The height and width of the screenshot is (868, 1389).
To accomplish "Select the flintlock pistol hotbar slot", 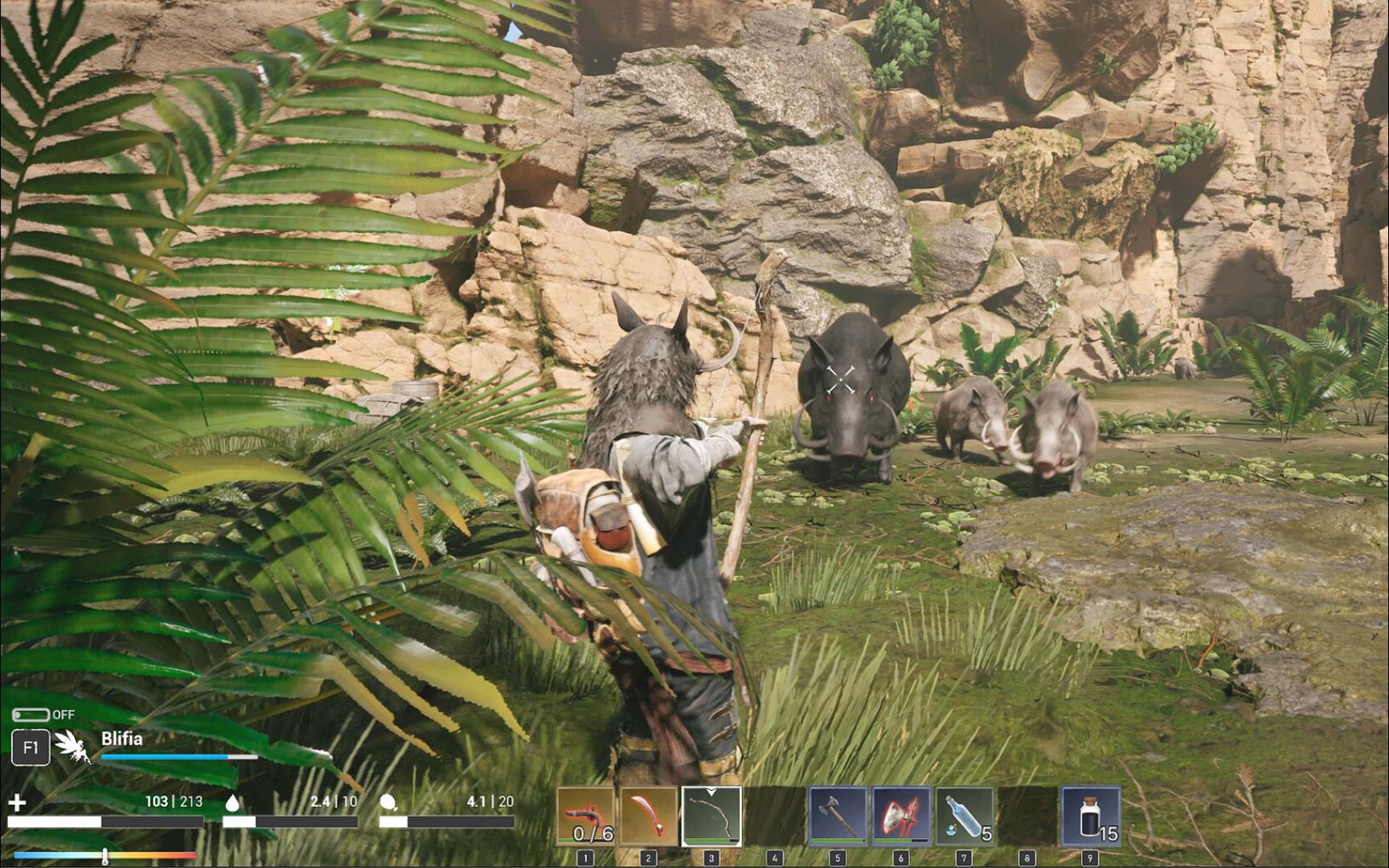I will pos(585,817).
